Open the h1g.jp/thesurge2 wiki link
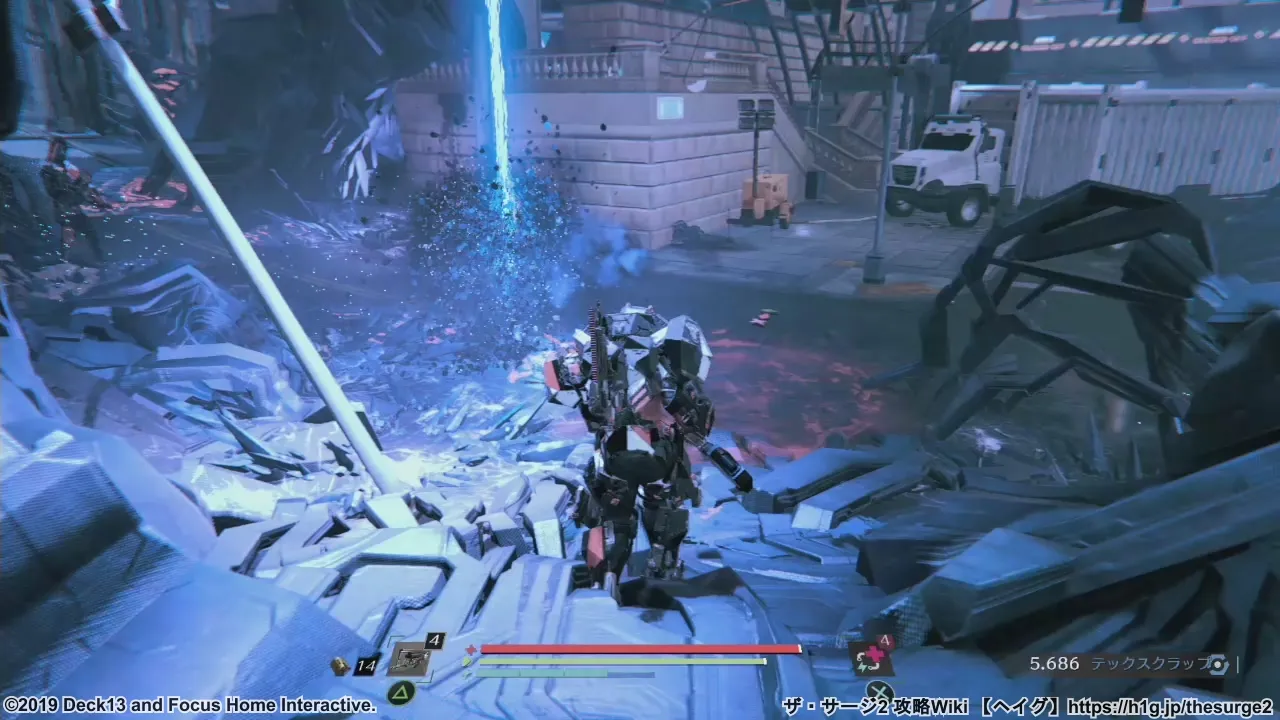1280x720 pixels. tap(1169, 706)
